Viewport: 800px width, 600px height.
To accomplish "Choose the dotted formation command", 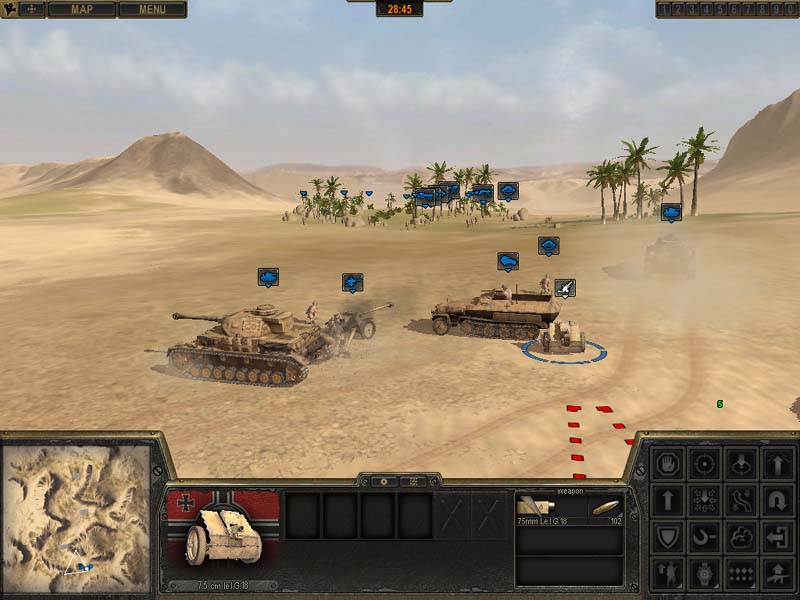I will (x=741, y=573).
